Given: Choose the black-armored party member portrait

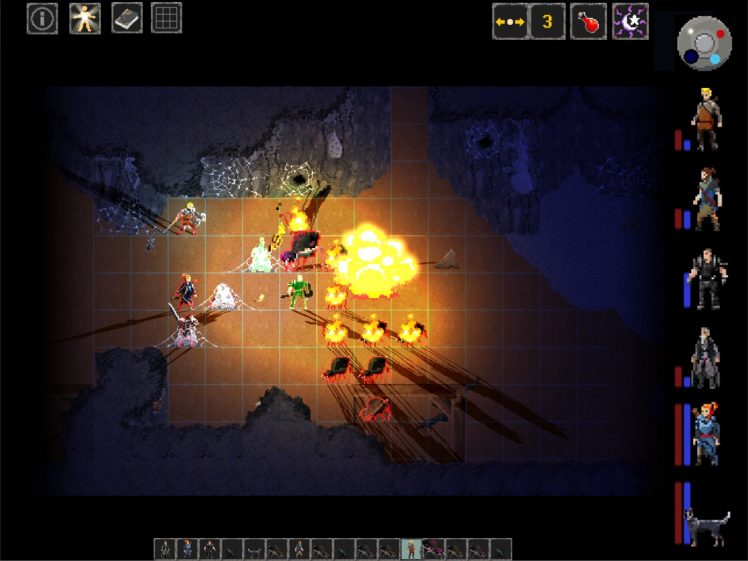Looking at the screenshot, I should coord(707,278).
